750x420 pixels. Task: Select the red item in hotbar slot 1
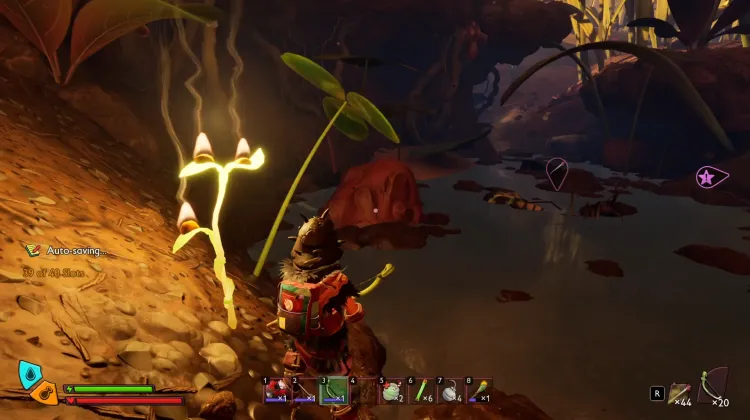tap(276, 391)
